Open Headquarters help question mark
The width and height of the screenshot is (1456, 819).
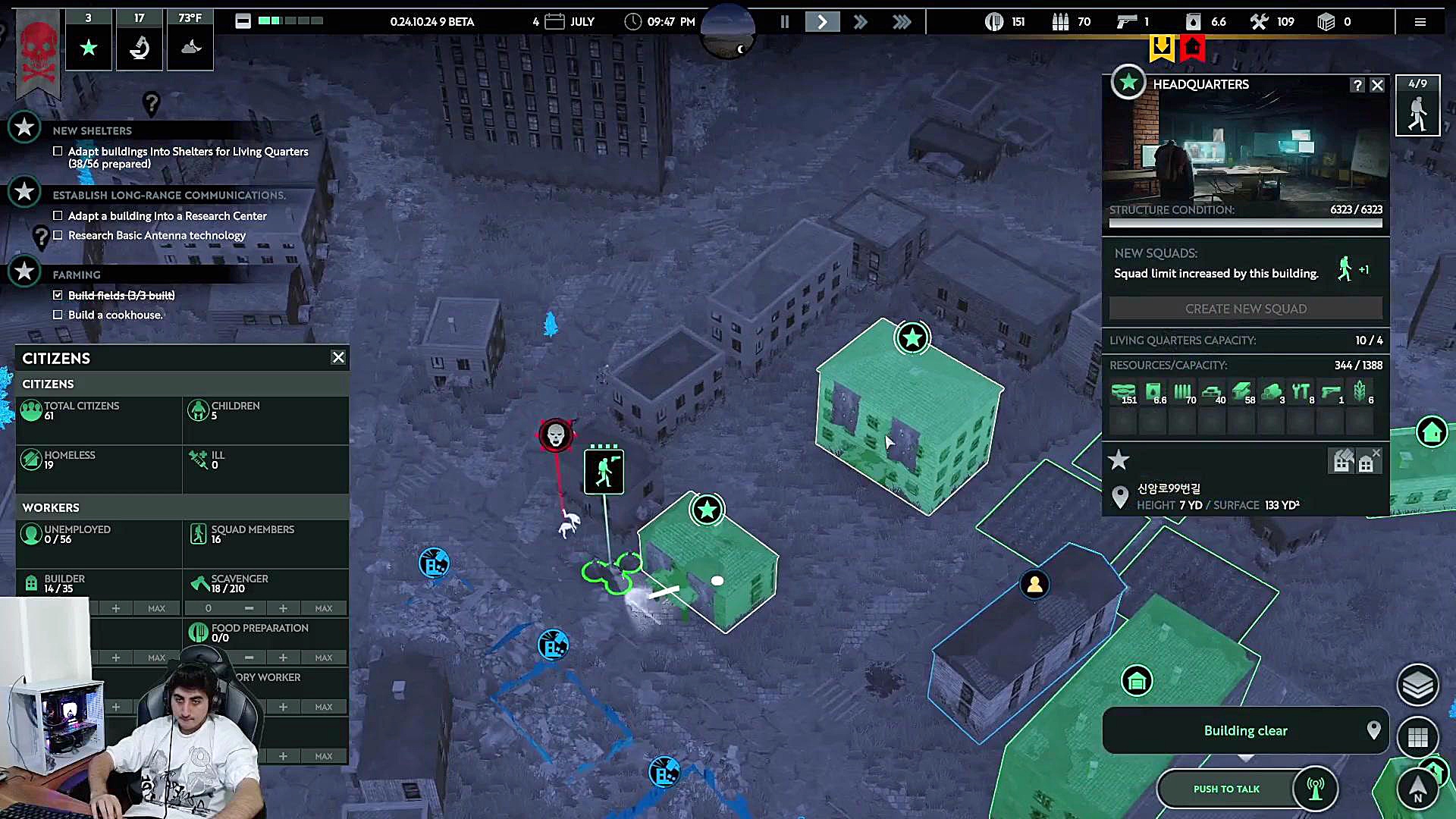[1357, 85]
